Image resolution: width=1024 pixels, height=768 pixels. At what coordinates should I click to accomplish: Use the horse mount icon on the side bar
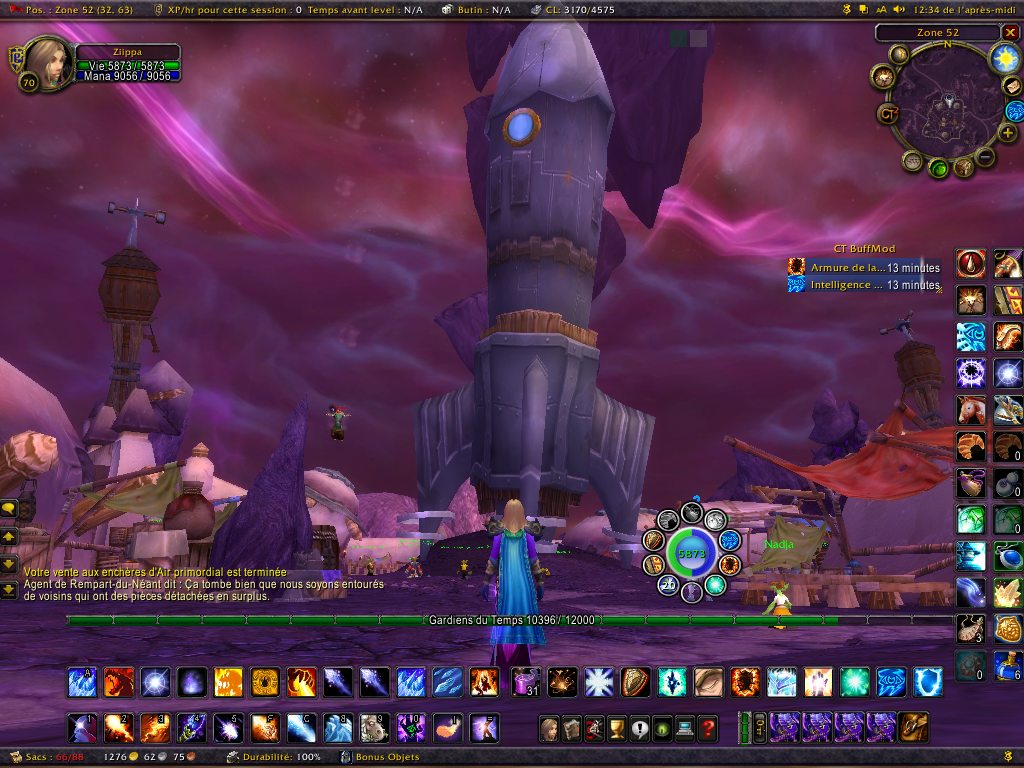pos(970,408)
